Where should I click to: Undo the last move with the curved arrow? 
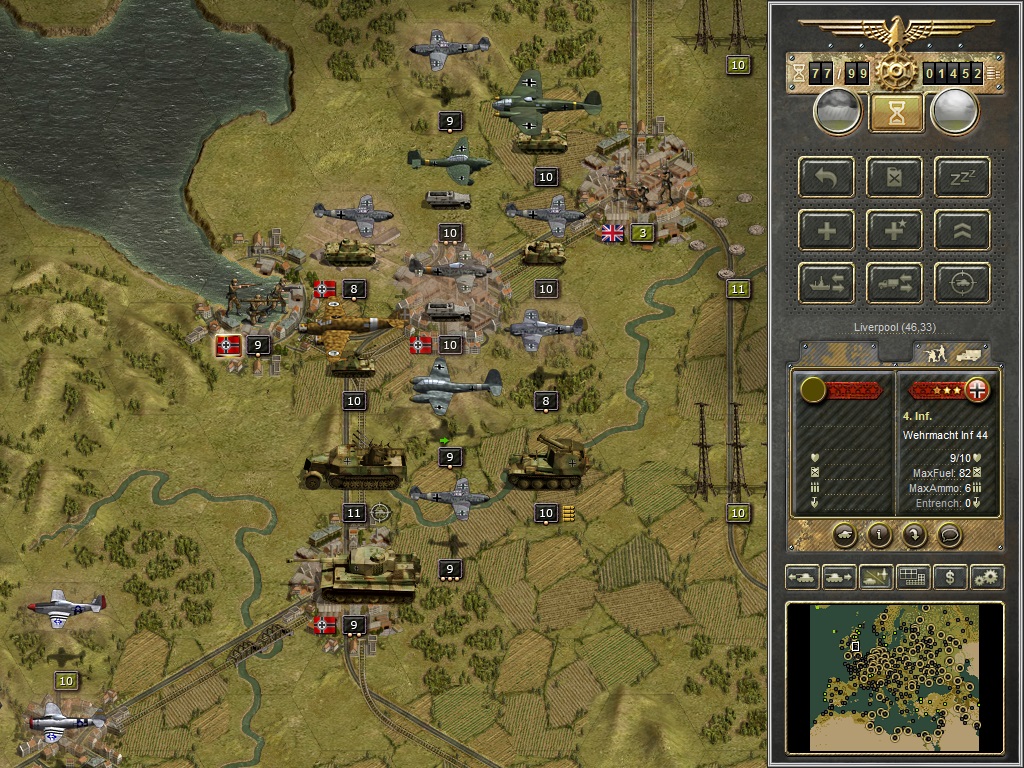pos(827,177)
